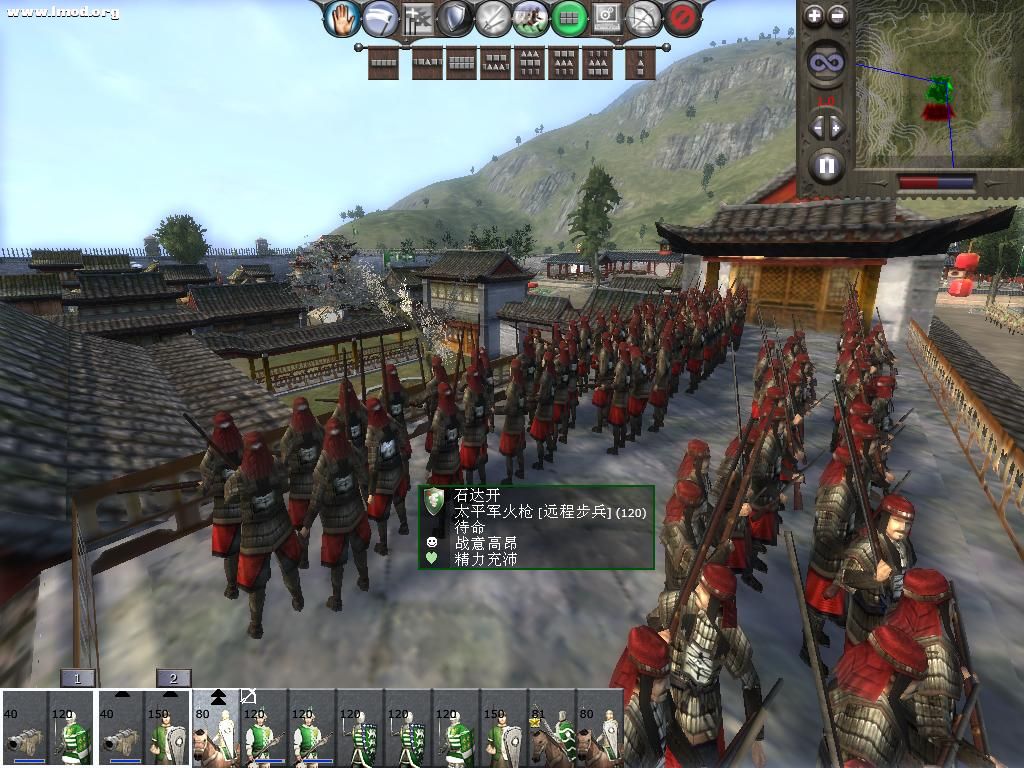Select the narrow column formation banner
Viewport: 1024px width, 768px height.
tap(640, 63)
